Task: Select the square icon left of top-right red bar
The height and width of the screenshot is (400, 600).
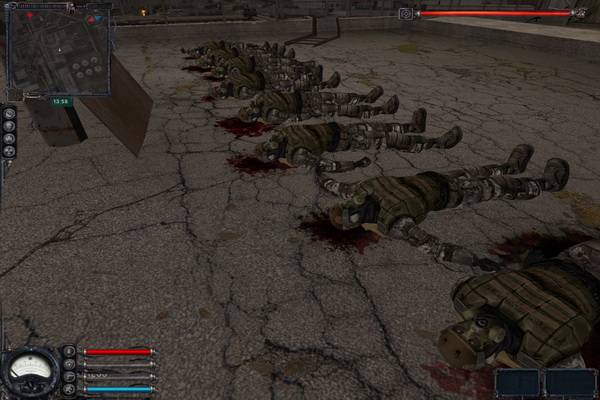Action: pyautogui.click(x=405, y=14)
